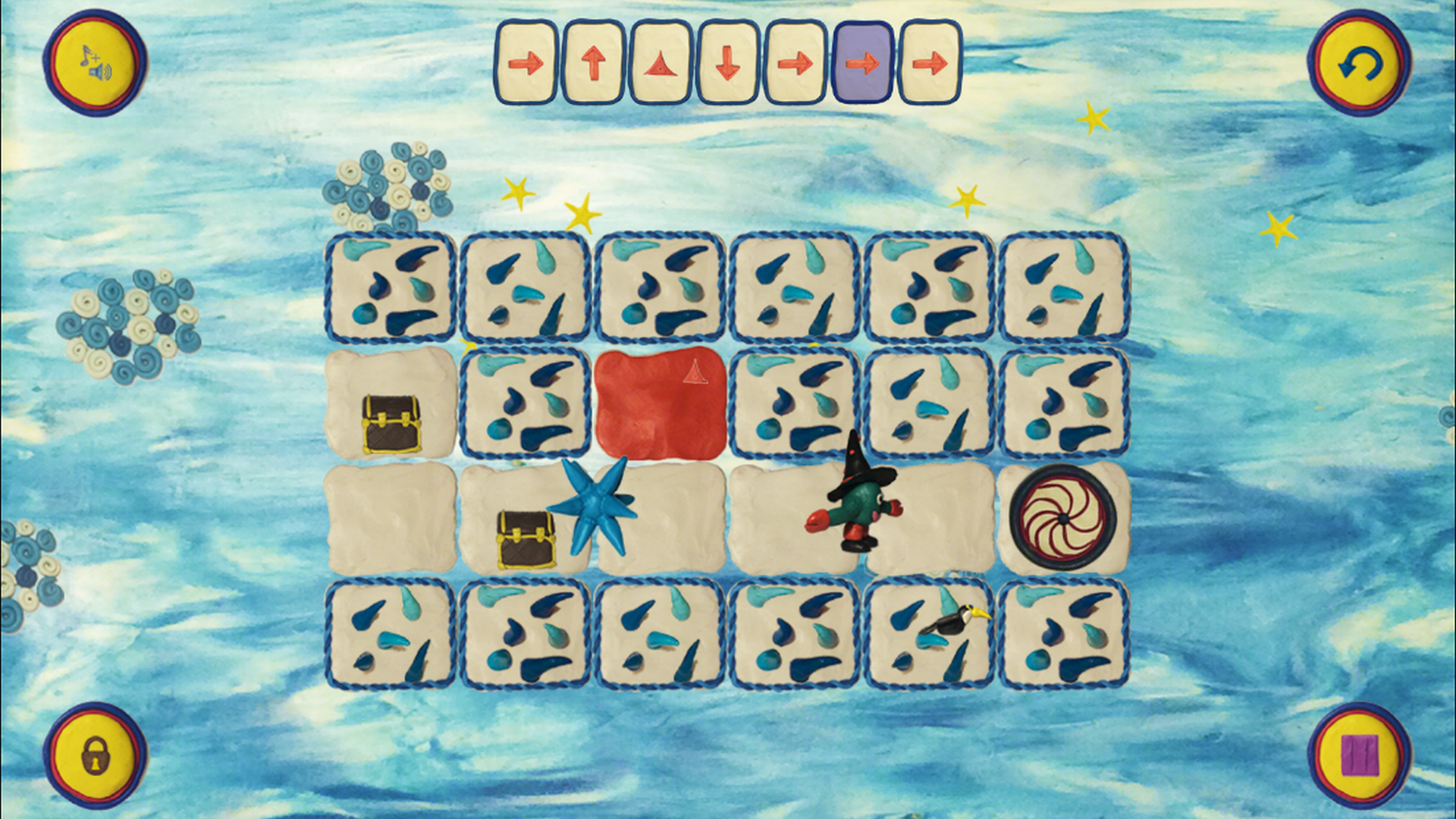1456x819 pixels.
Task: Open the padlock button
Action: point(96,755)
